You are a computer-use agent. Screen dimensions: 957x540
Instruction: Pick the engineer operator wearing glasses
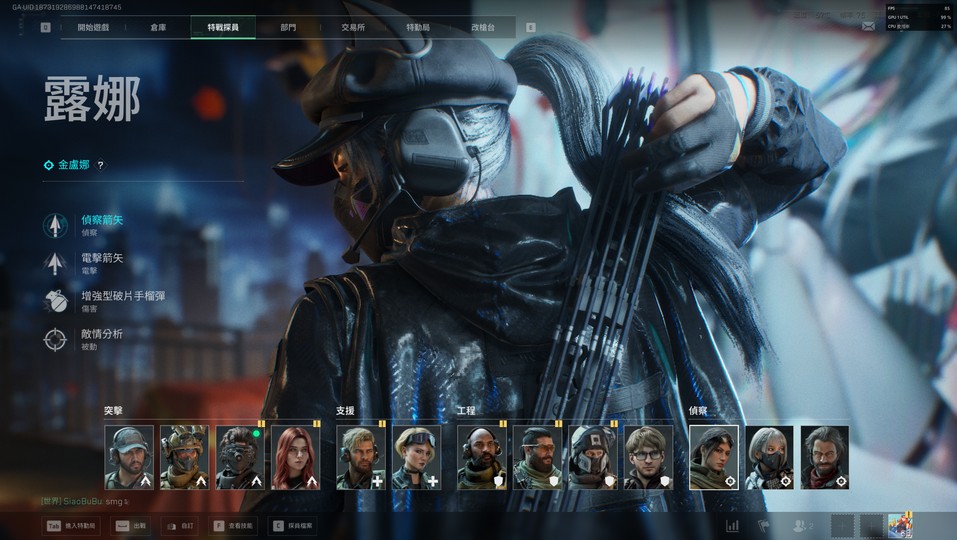click(x=648, y=457)
